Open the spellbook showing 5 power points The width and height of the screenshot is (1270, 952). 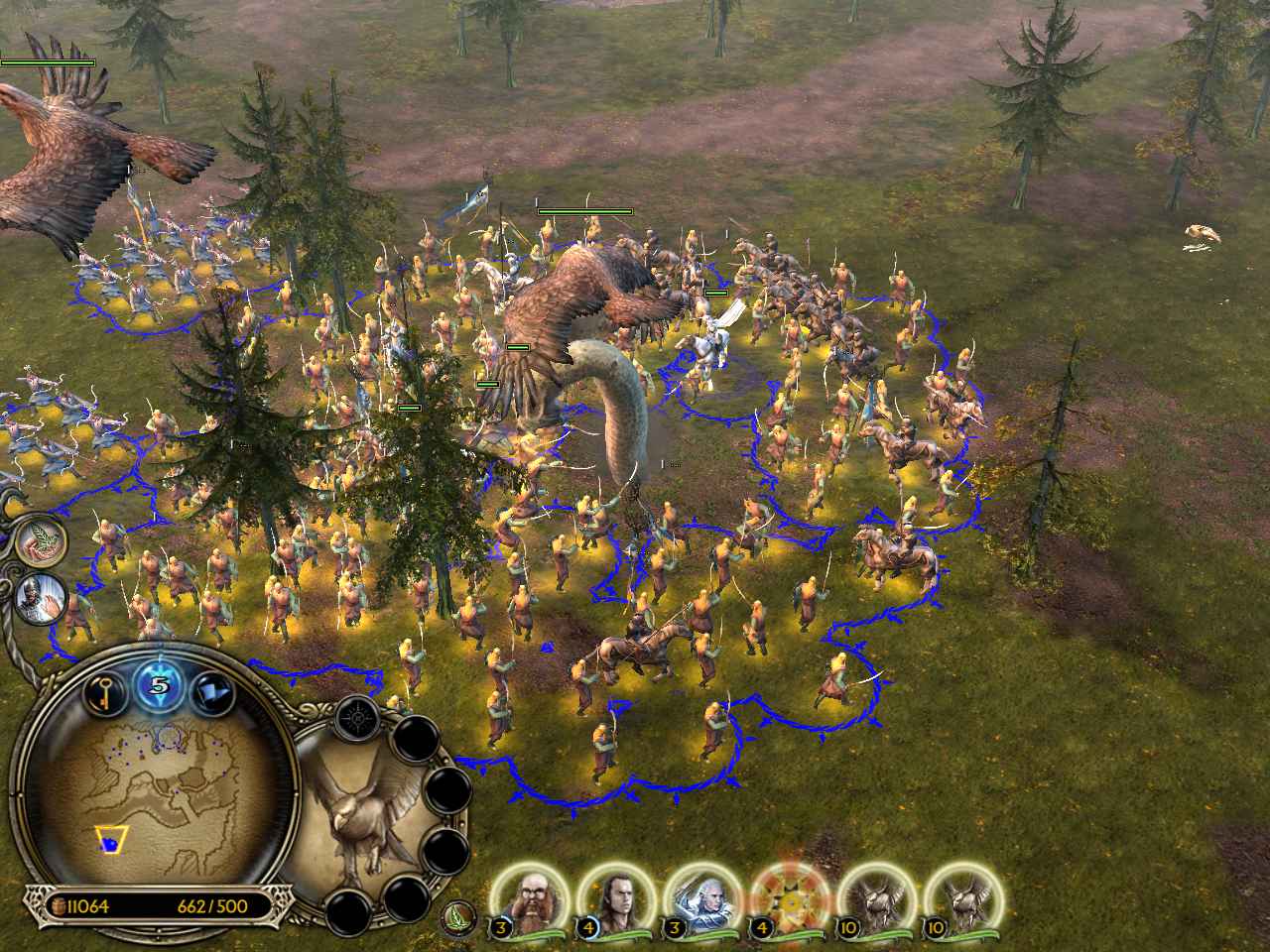tap(159, 684)
